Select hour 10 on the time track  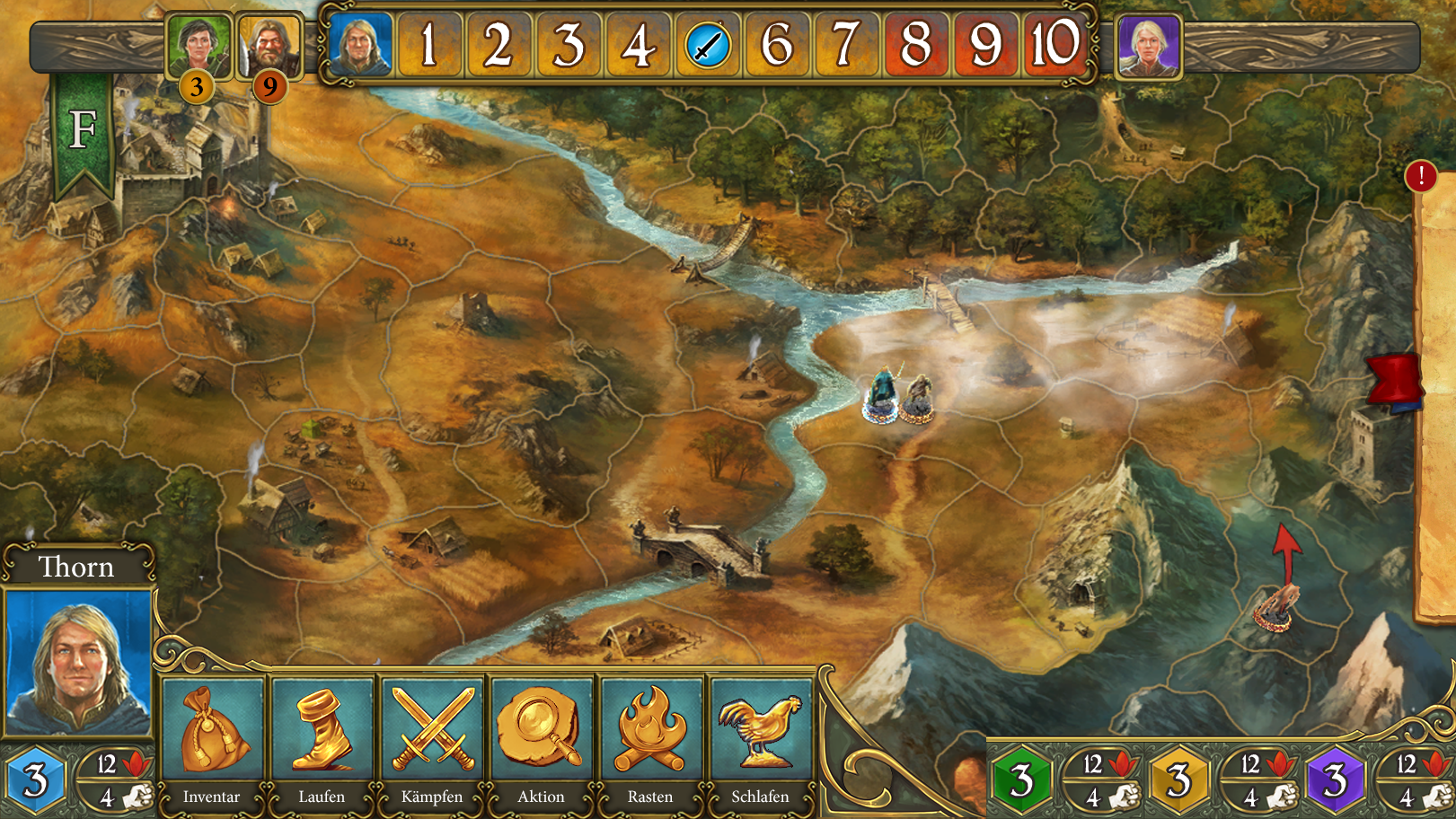point(1054,44)
